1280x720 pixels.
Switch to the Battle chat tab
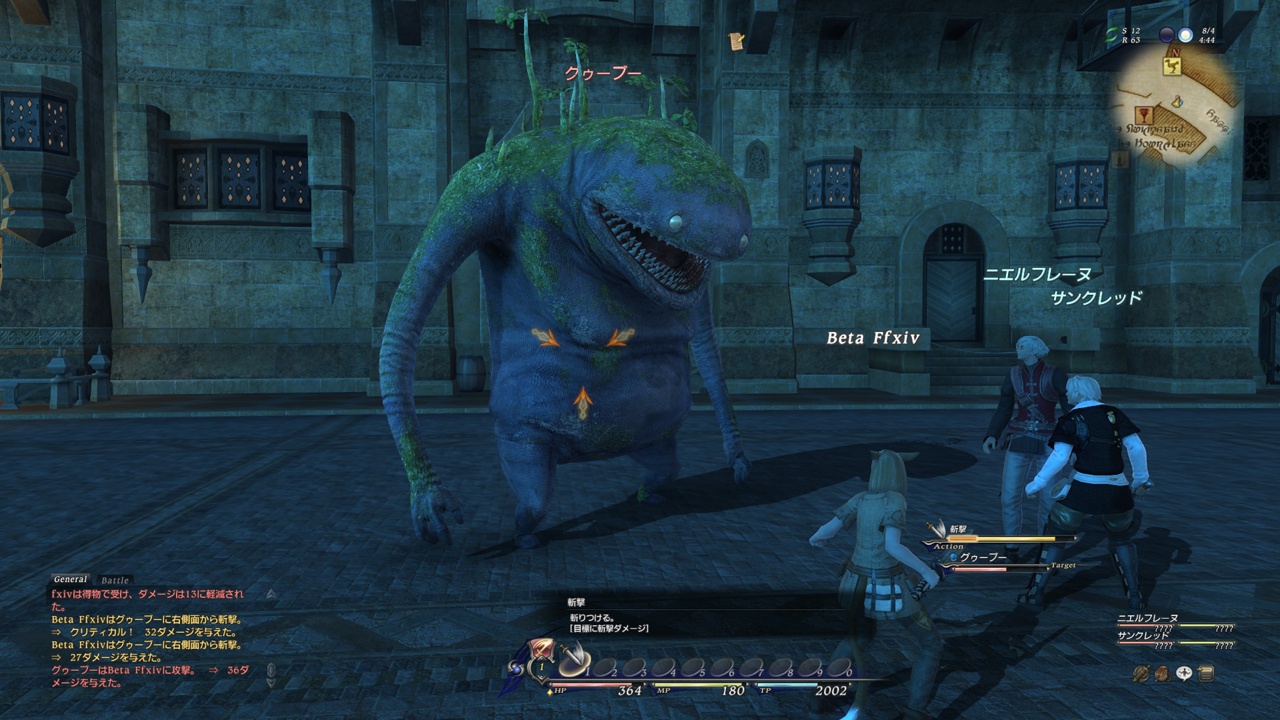pos(116,580)
